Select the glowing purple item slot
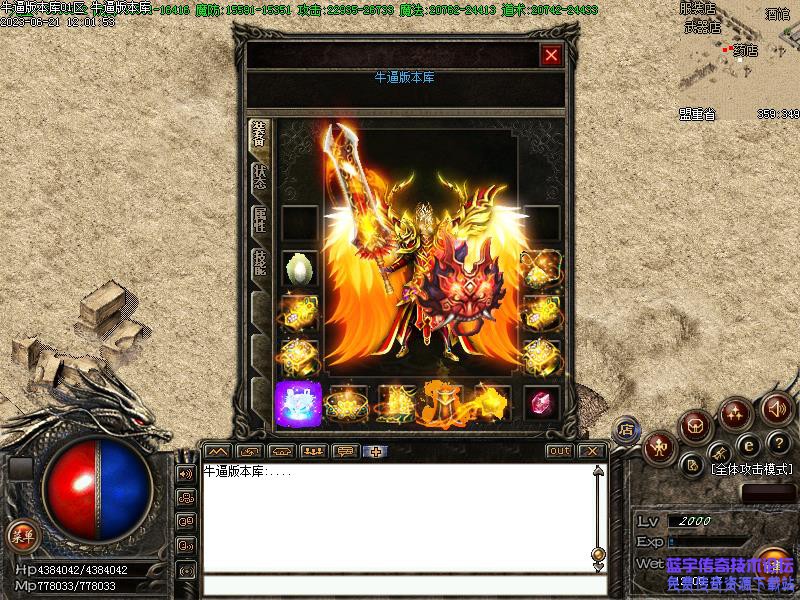Screen dimensions: 800x600 point(298,403)
